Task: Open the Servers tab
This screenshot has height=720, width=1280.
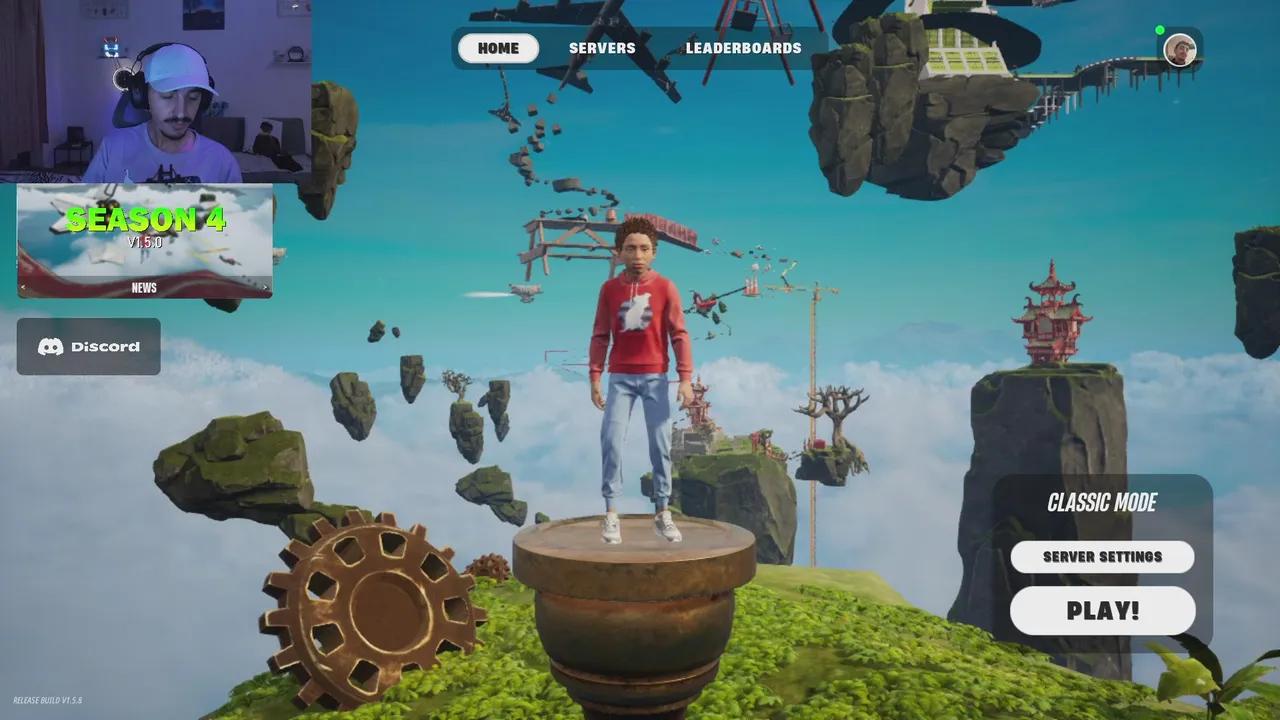Action: coord(602,48)
